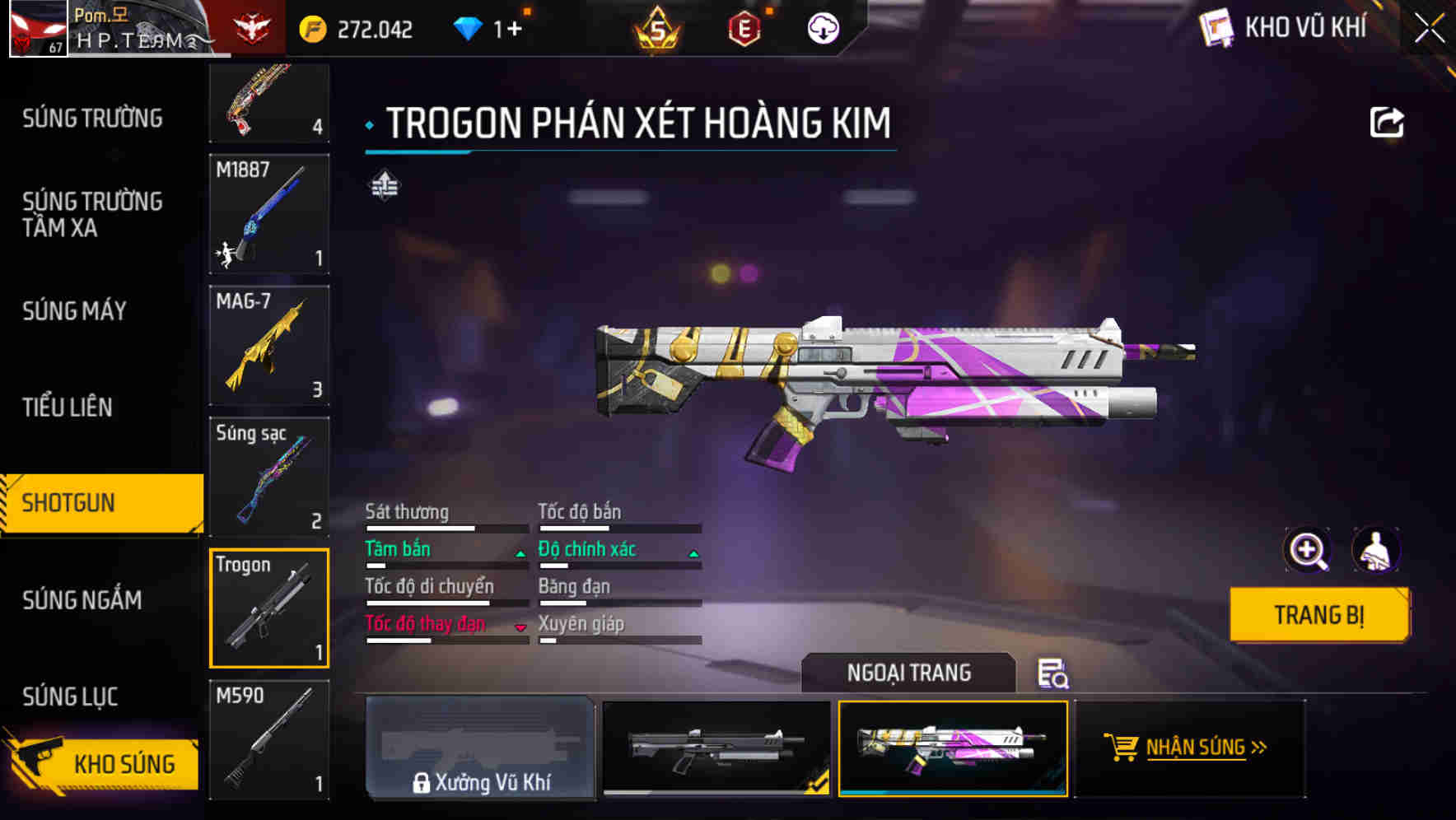The width and height of the screenshot is (1456, 820).
Task: Pick the M590 shotgun slot
Action: (x=269, y=739)
